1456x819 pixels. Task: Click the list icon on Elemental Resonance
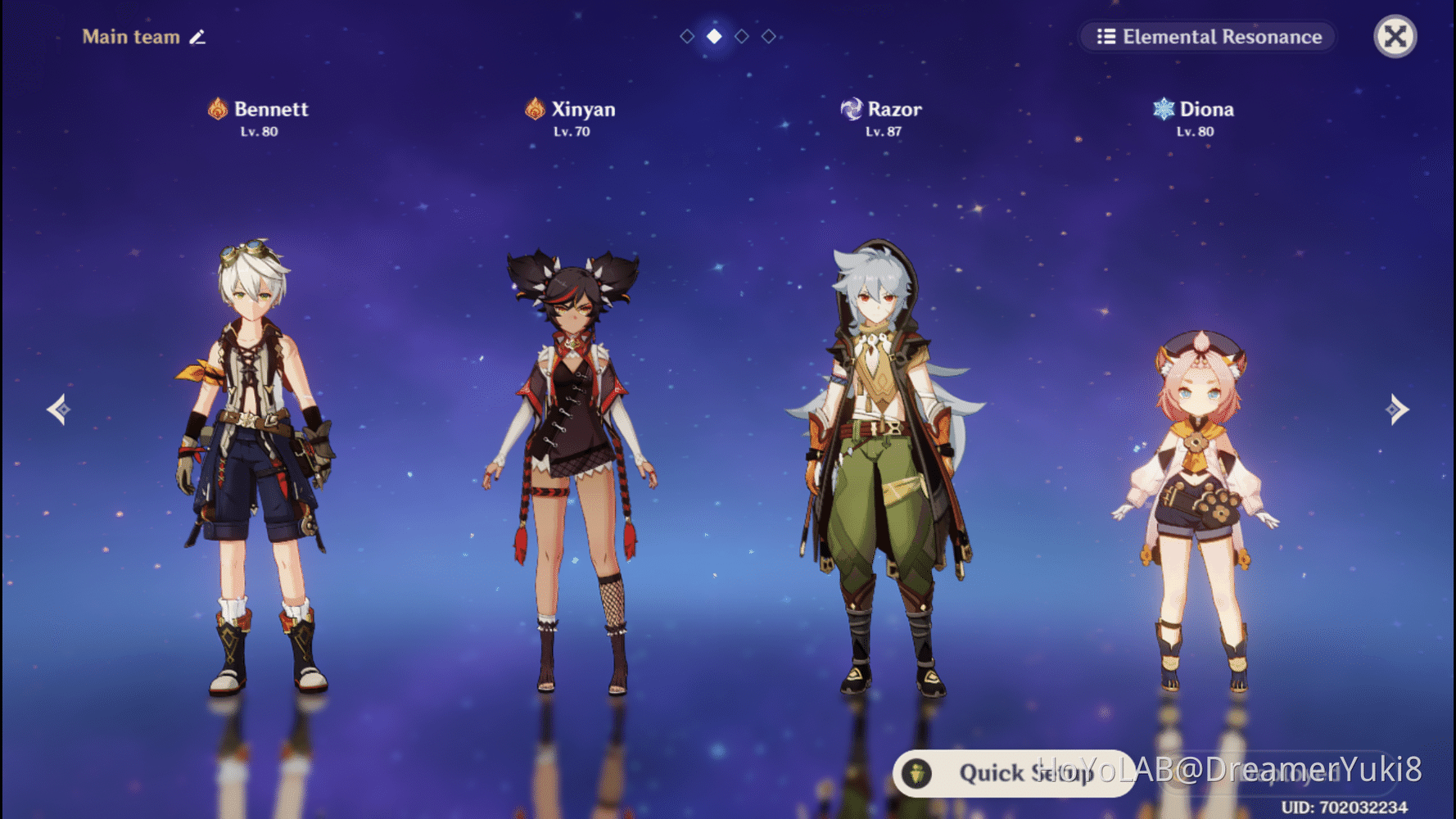pyautogui.click(x=1106, y=37)
